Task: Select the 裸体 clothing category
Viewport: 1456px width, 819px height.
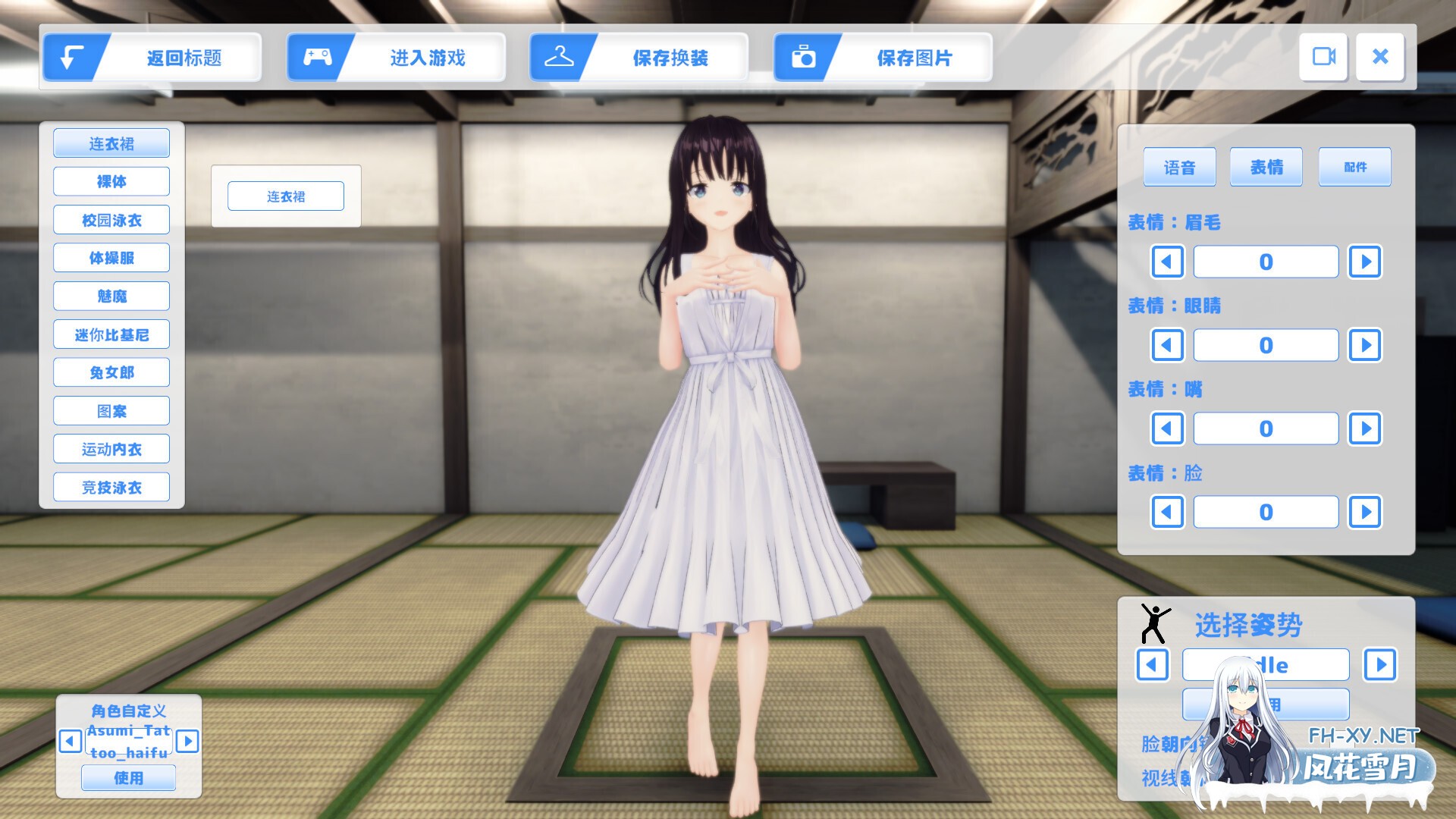Action: [111, 180]
